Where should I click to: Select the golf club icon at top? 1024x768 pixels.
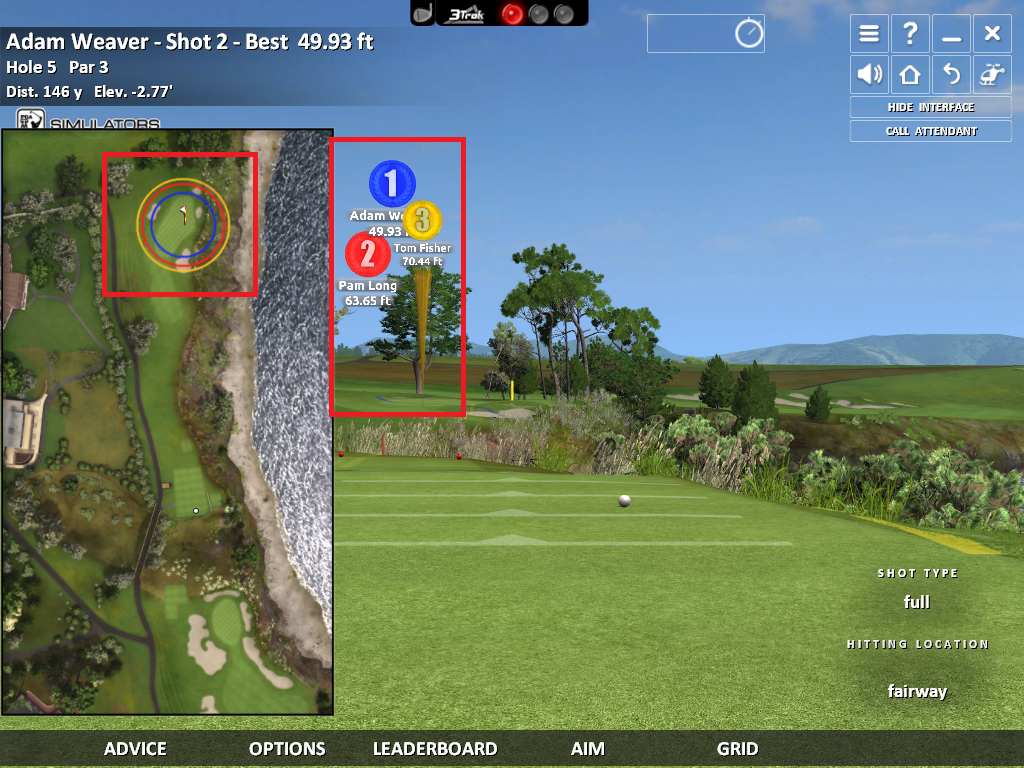424,13
